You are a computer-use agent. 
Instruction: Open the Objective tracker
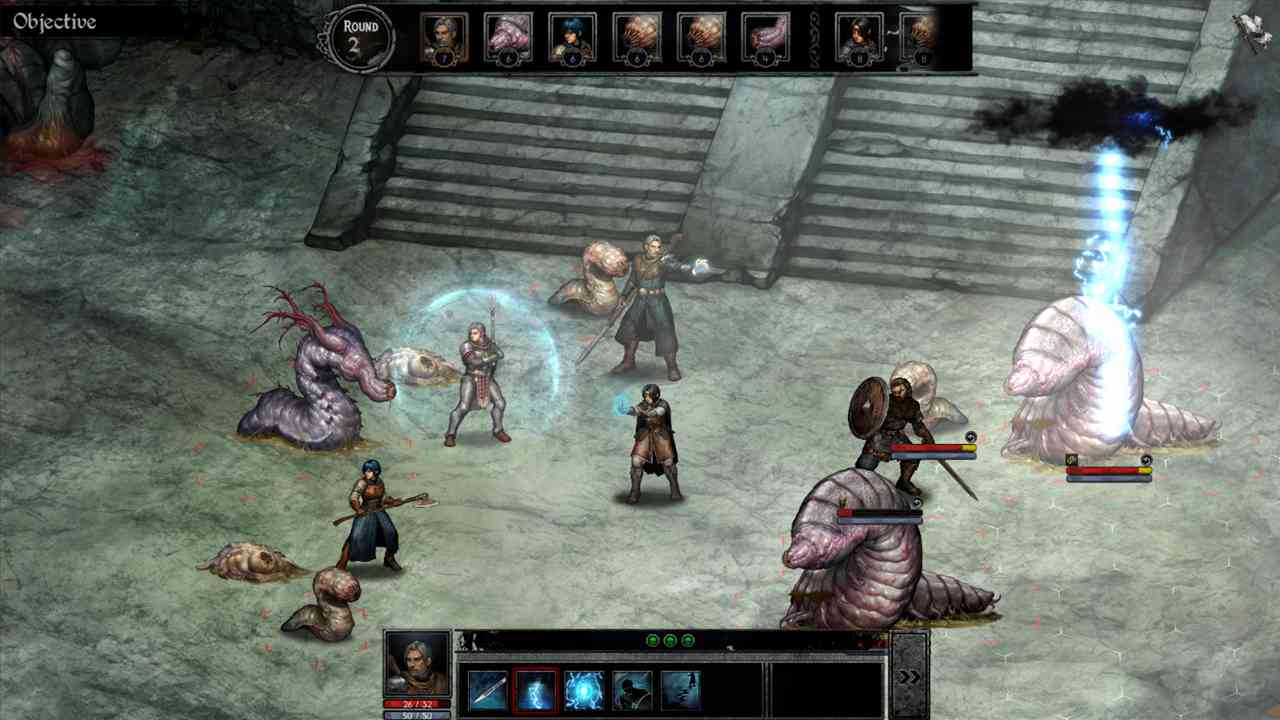pos(55,22)
